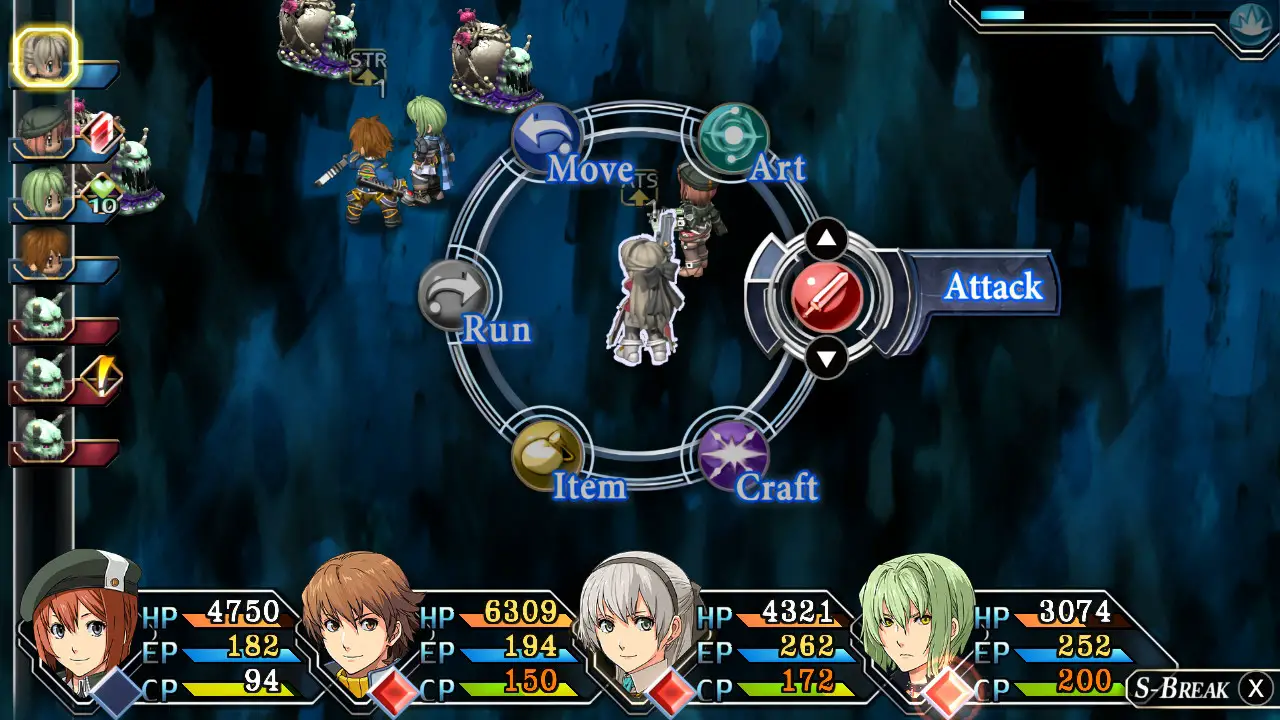
Task: Select the green-haired party member portrait
Action: (916, 618)
